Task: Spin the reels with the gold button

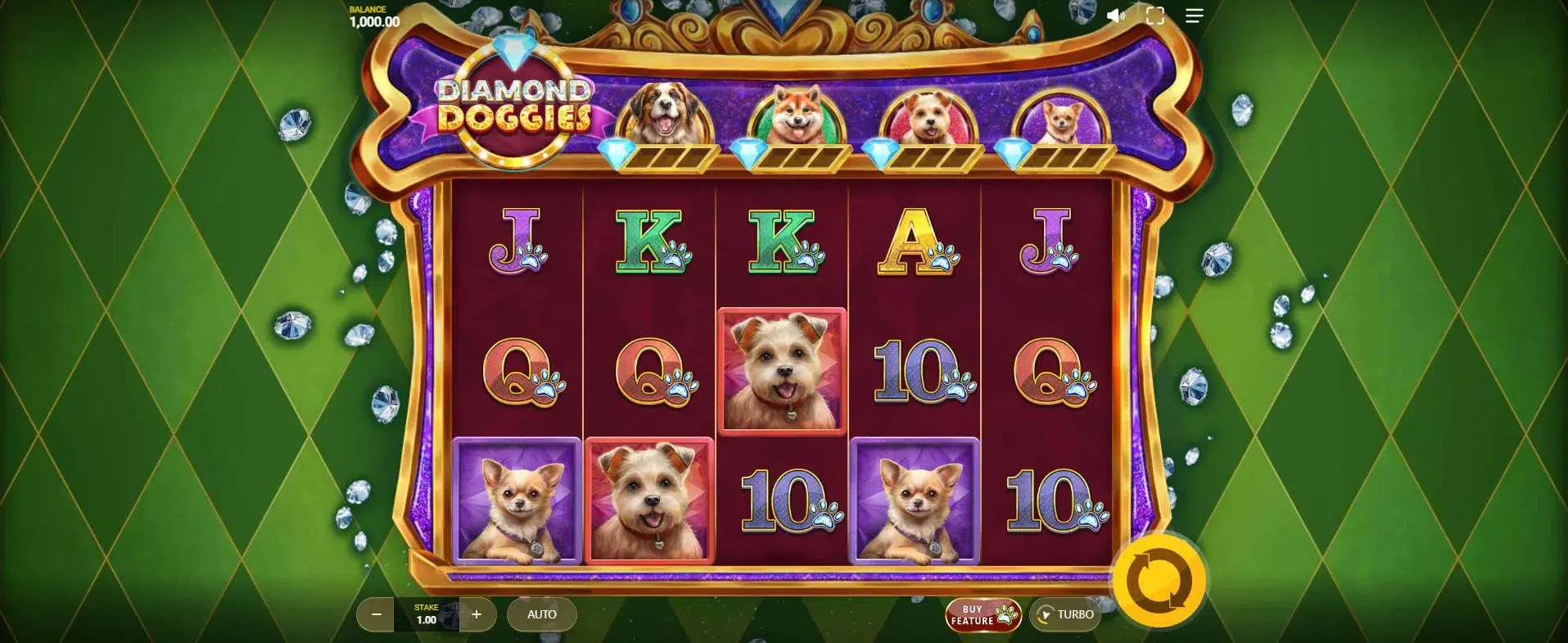Action: [1159, 582]
